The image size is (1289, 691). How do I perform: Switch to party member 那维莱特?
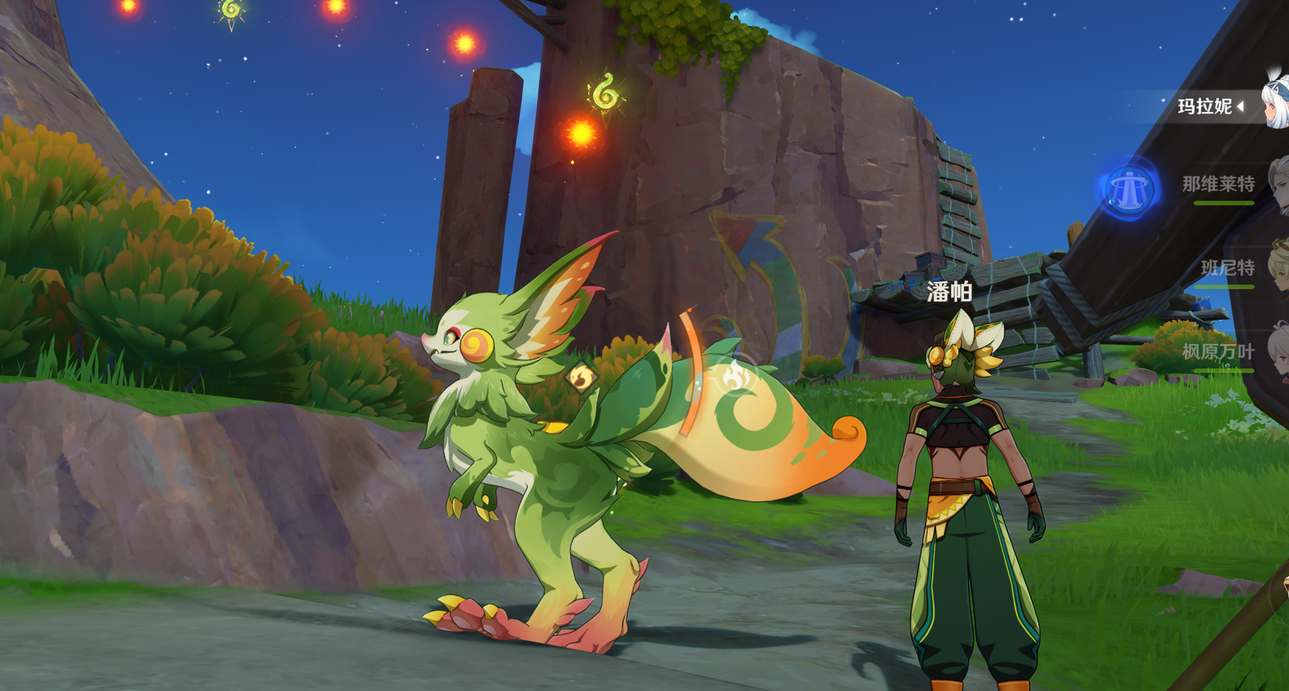(x=1218, y=184)
